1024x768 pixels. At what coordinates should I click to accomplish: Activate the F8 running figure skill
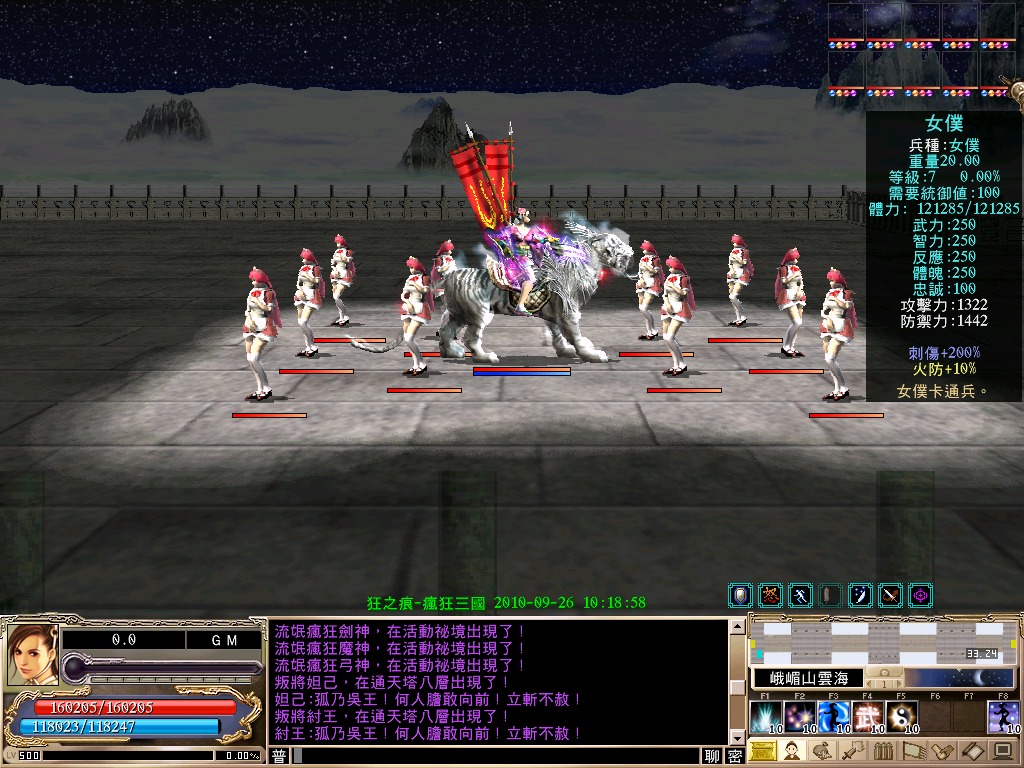[x=1003, y=717]
